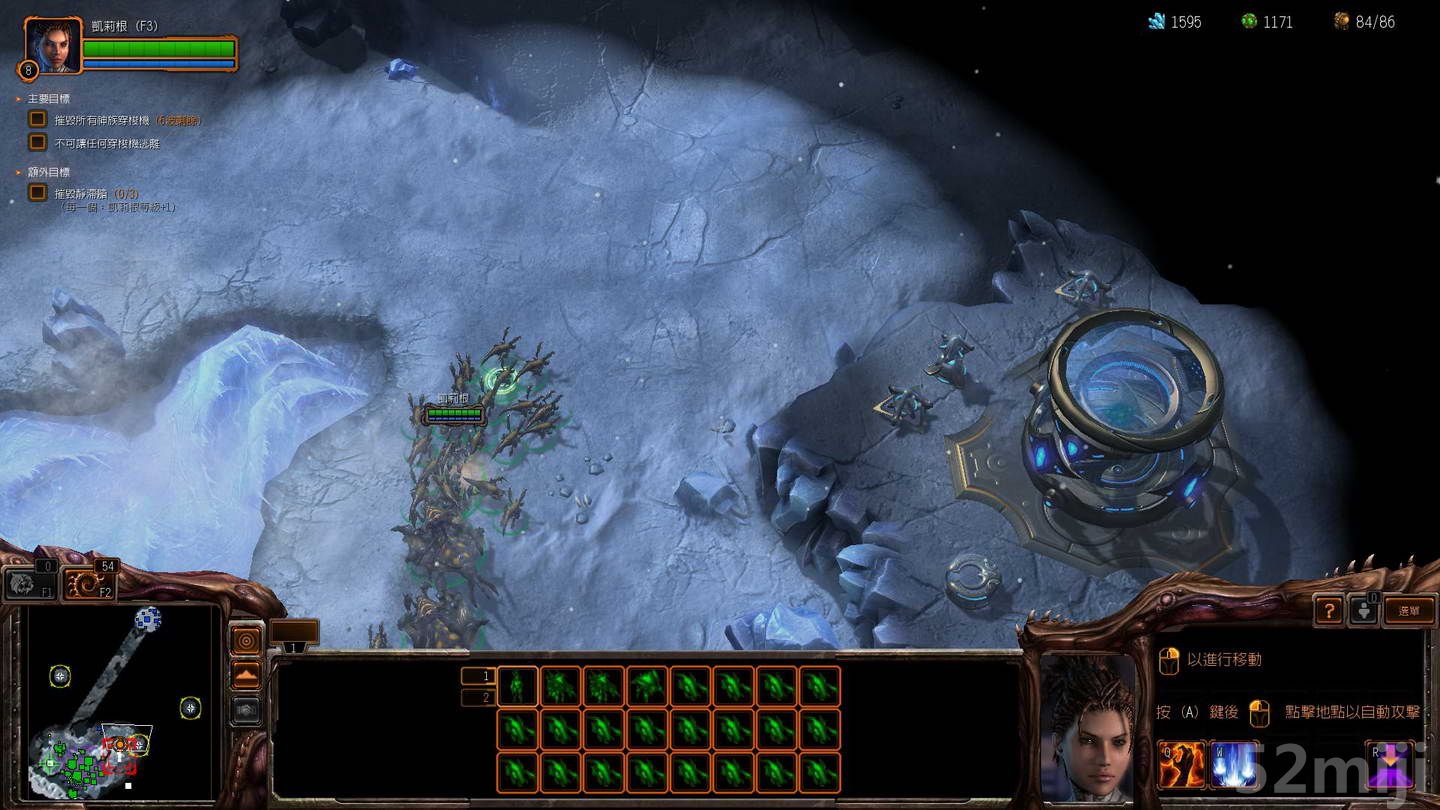Screen dimensions: 1440x810
Task: Collapse the bonus objectives section
Action: (x=16, y=172)
